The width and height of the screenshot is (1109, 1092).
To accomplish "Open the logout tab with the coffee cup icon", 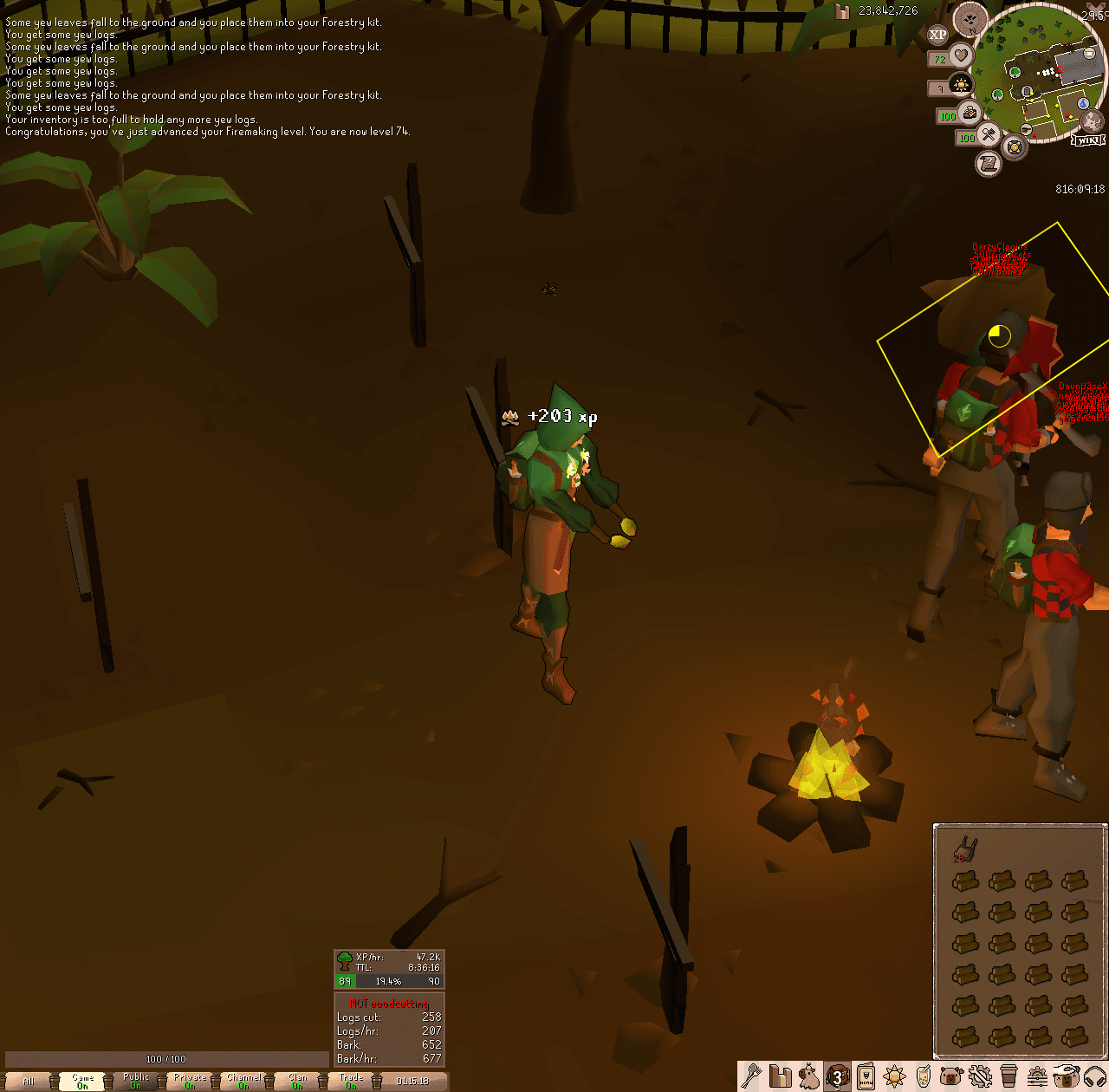I will point(1008,1077).
